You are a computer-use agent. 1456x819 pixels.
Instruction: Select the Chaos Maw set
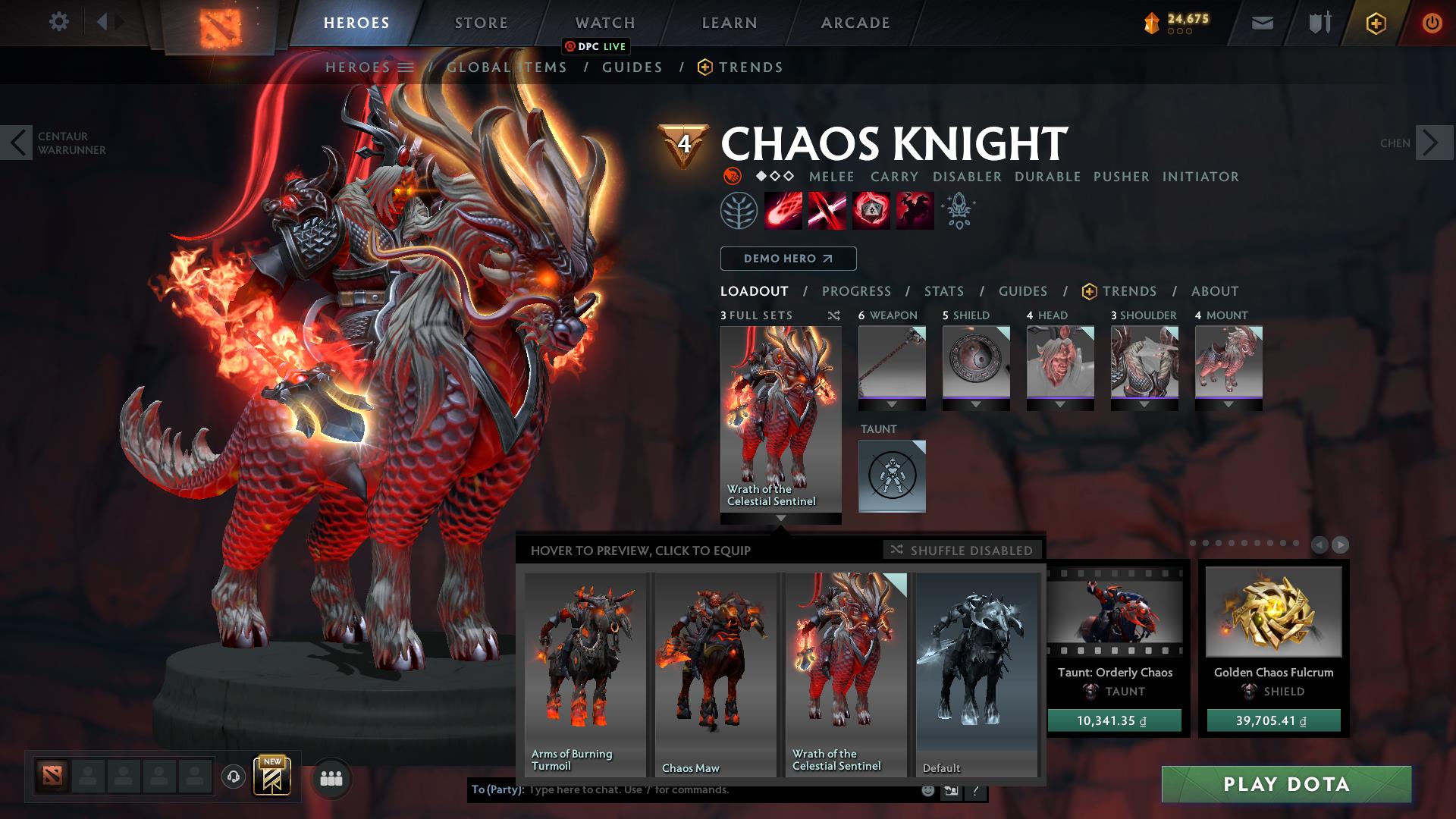[x=715, y=673]
